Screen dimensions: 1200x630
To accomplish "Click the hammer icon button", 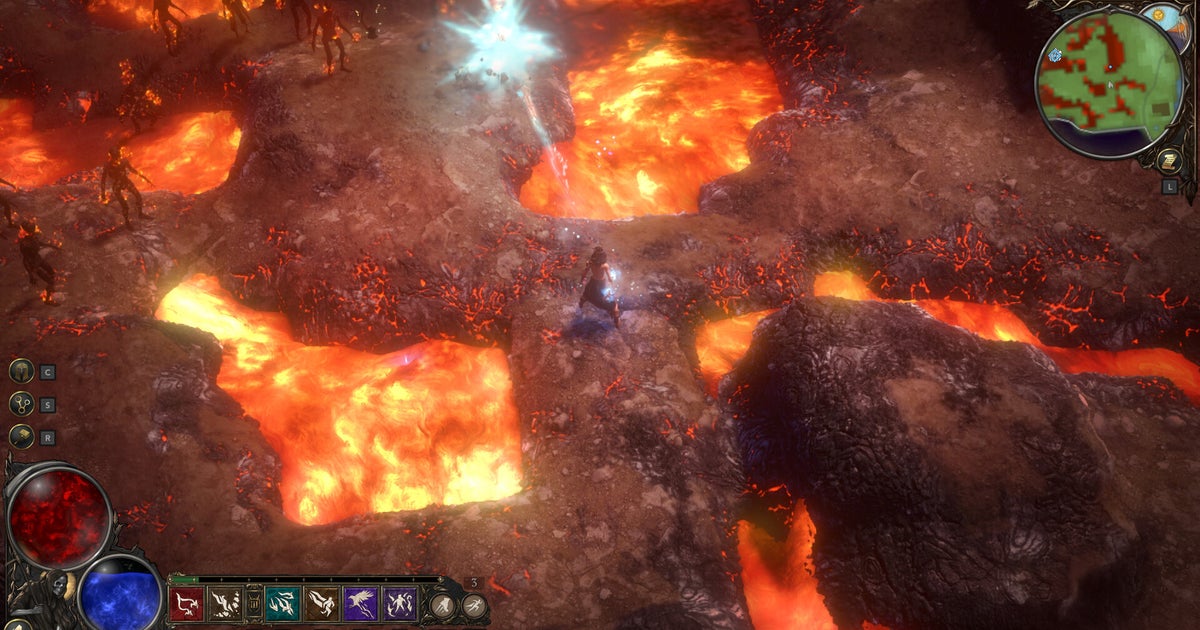I will (x=21, y=437).
